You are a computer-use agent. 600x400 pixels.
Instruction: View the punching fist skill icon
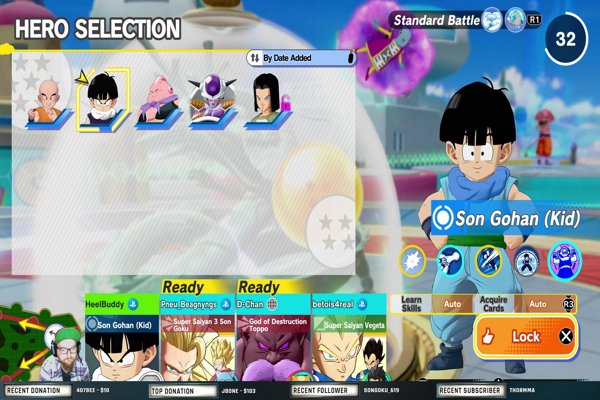(451, 261)
